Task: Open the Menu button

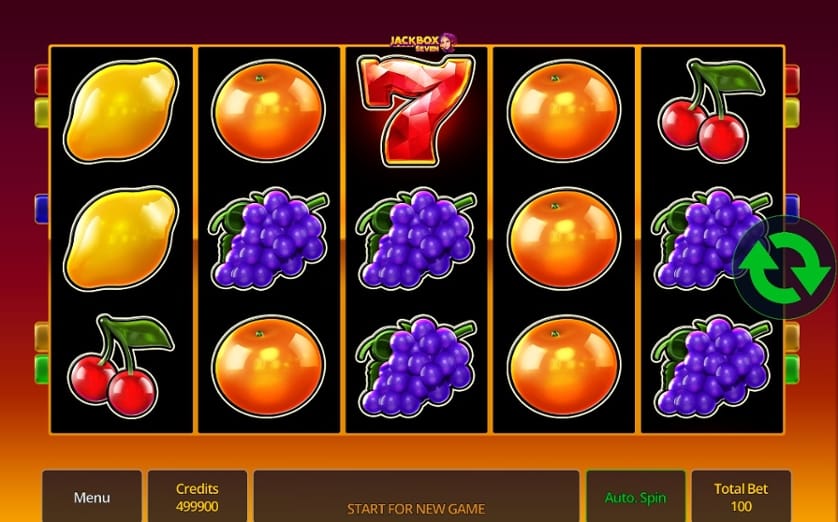Action: point(92,497)
